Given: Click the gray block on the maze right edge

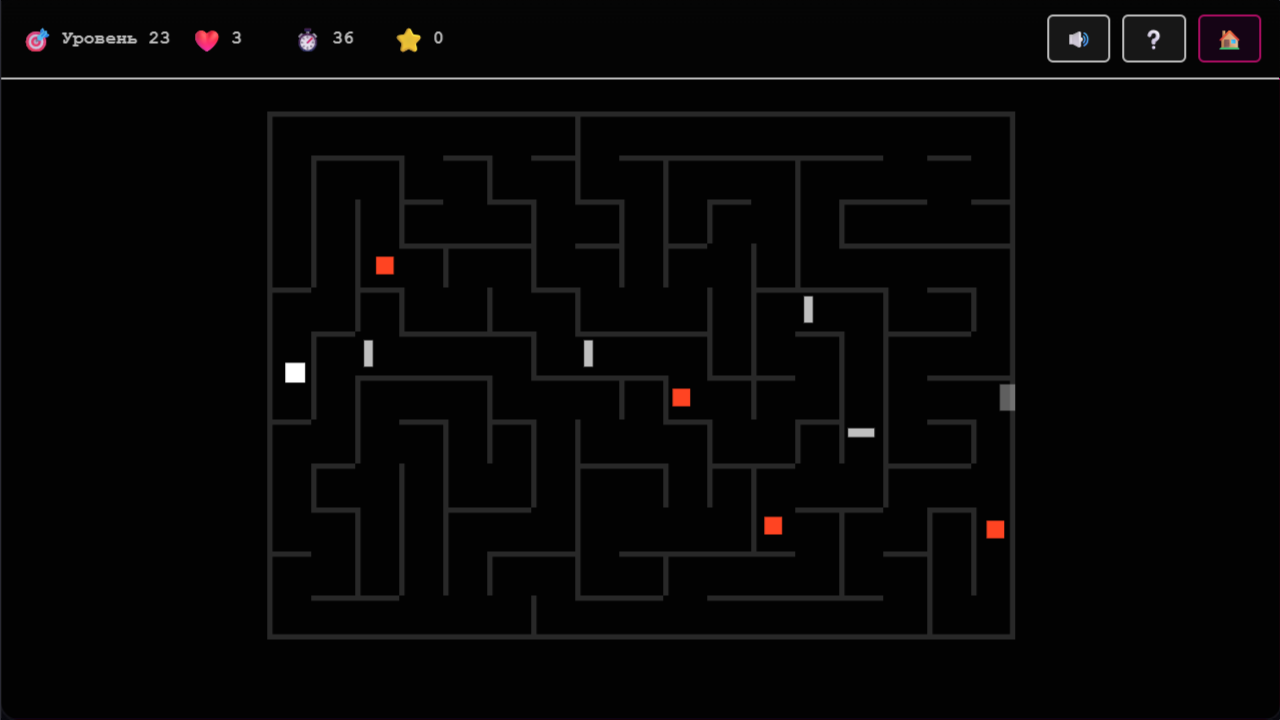Looking at the screenshot, I should (1007, 397).
